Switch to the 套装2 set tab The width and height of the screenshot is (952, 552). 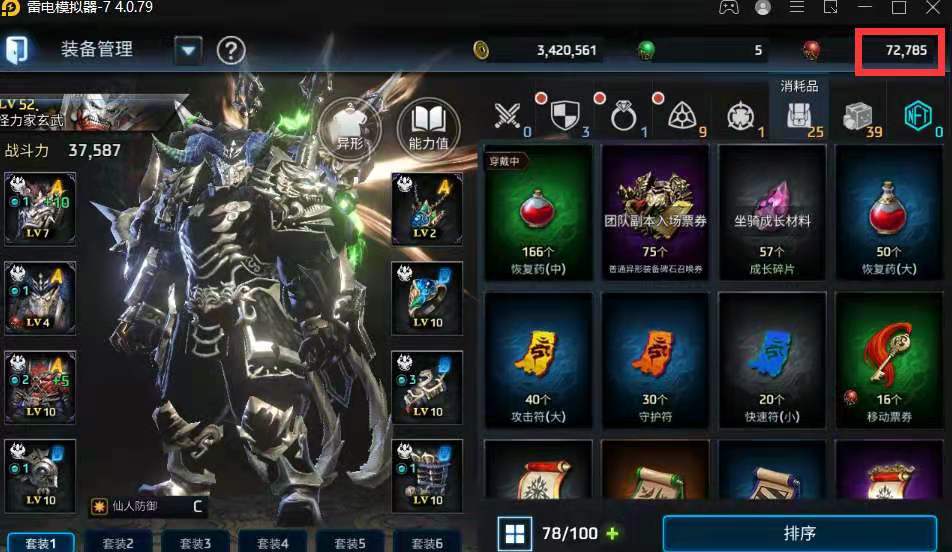[122, 543]
